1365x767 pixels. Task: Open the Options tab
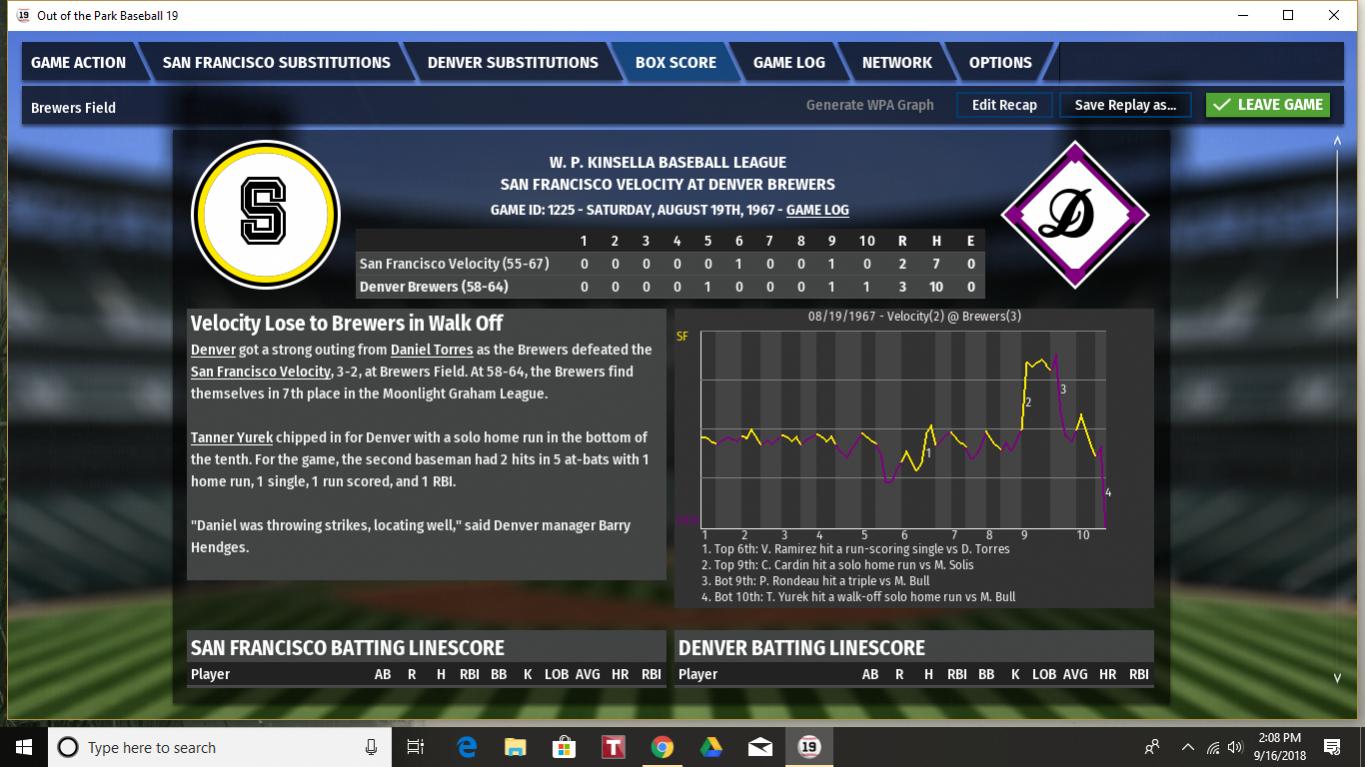point(1000,62)
